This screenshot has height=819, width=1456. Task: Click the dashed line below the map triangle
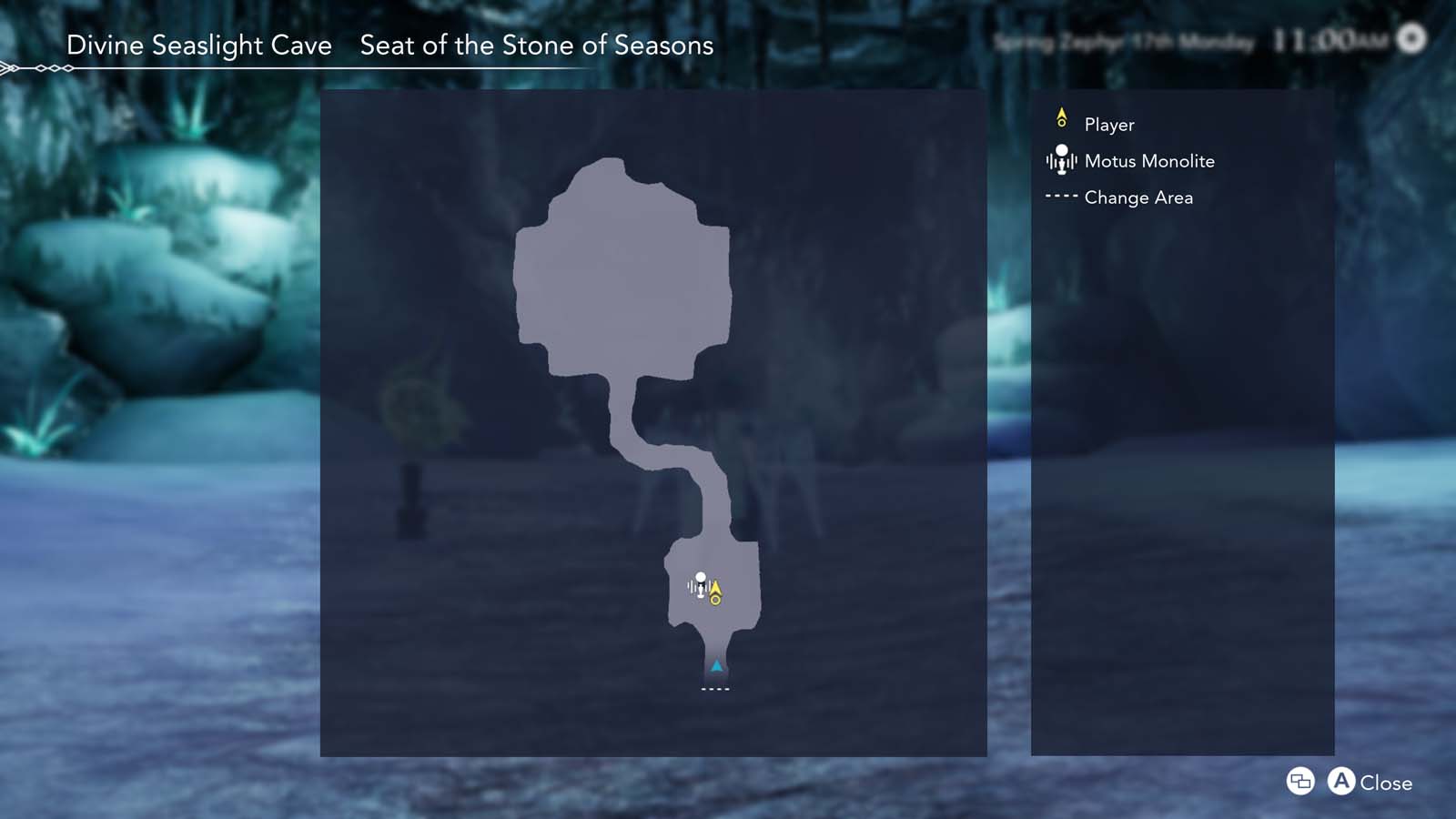[x=713, y=690]
